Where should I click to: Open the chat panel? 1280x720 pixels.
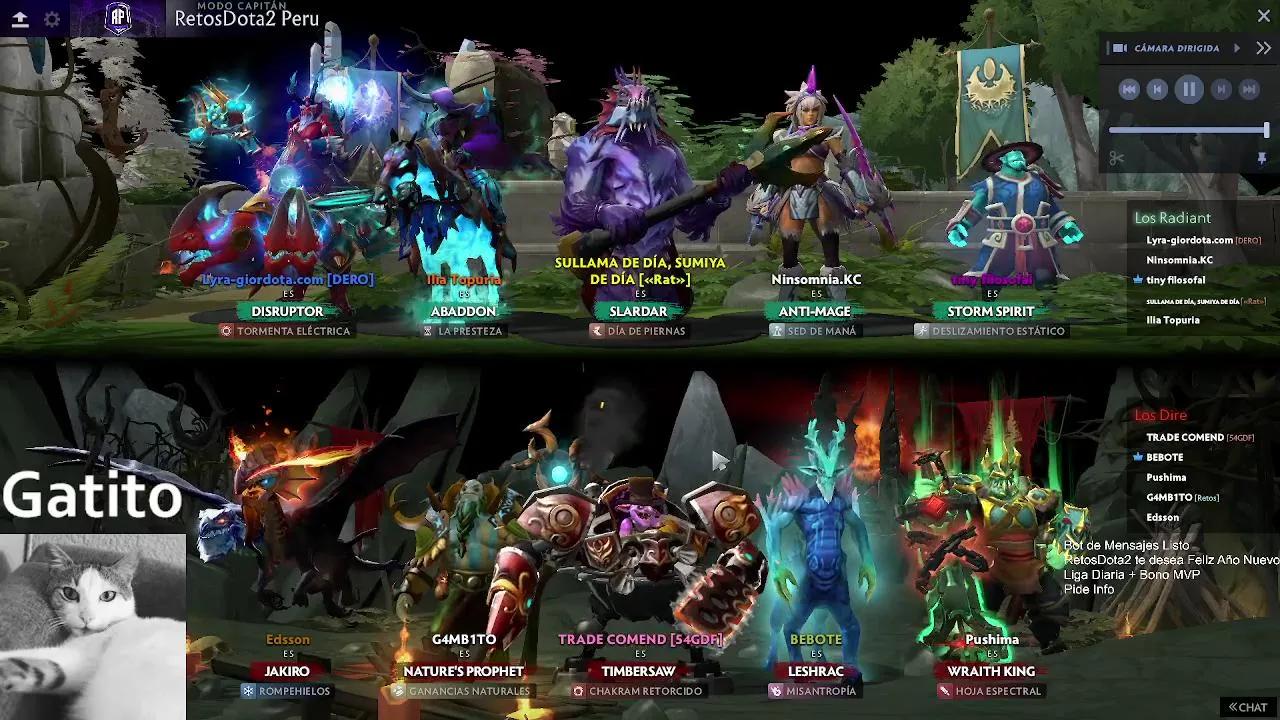point(1248,707)
